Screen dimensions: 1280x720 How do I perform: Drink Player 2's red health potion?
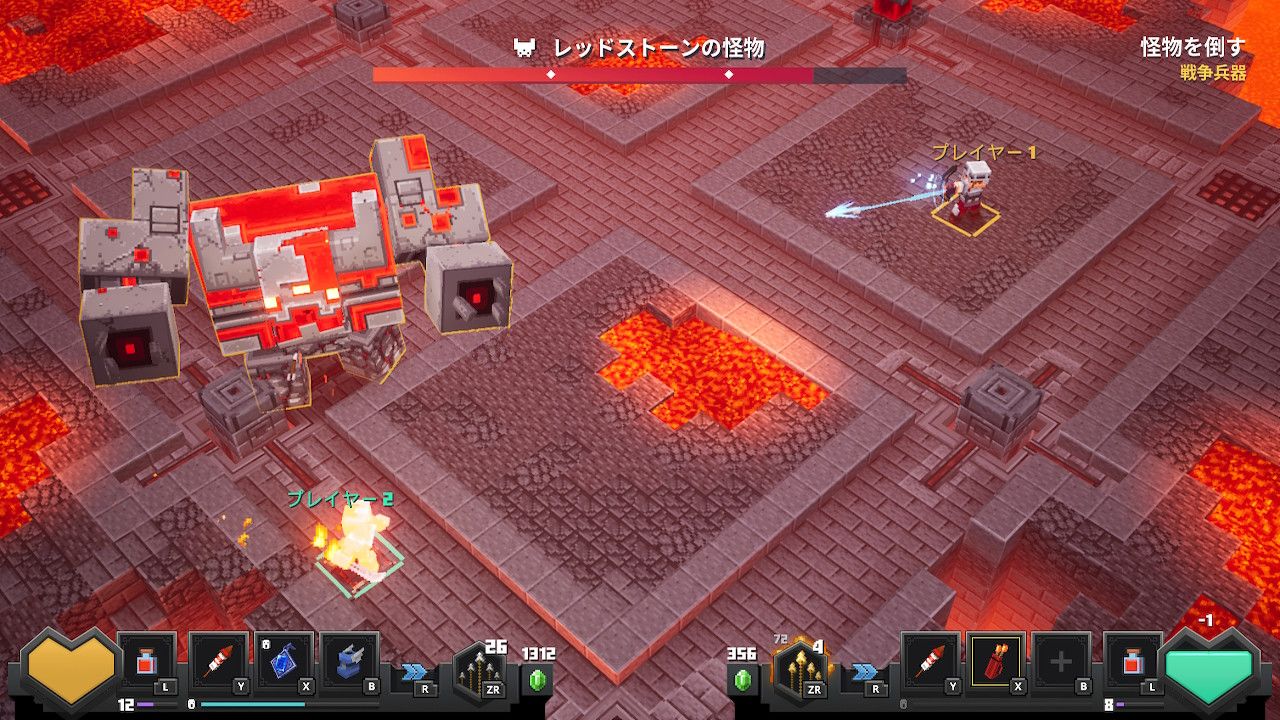coord(1133,661)
